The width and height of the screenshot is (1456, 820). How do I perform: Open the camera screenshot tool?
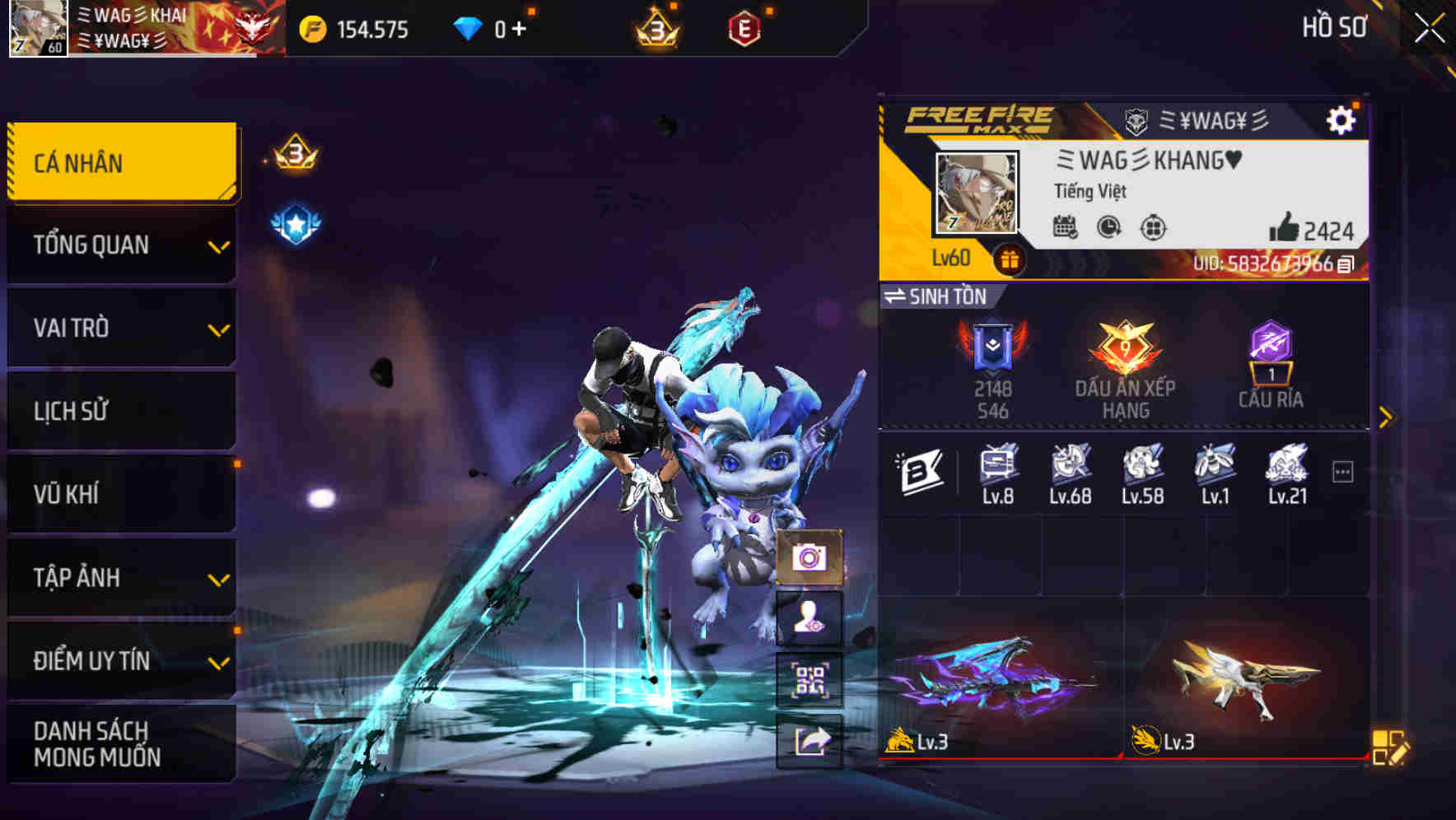click(x=811, y=558)
